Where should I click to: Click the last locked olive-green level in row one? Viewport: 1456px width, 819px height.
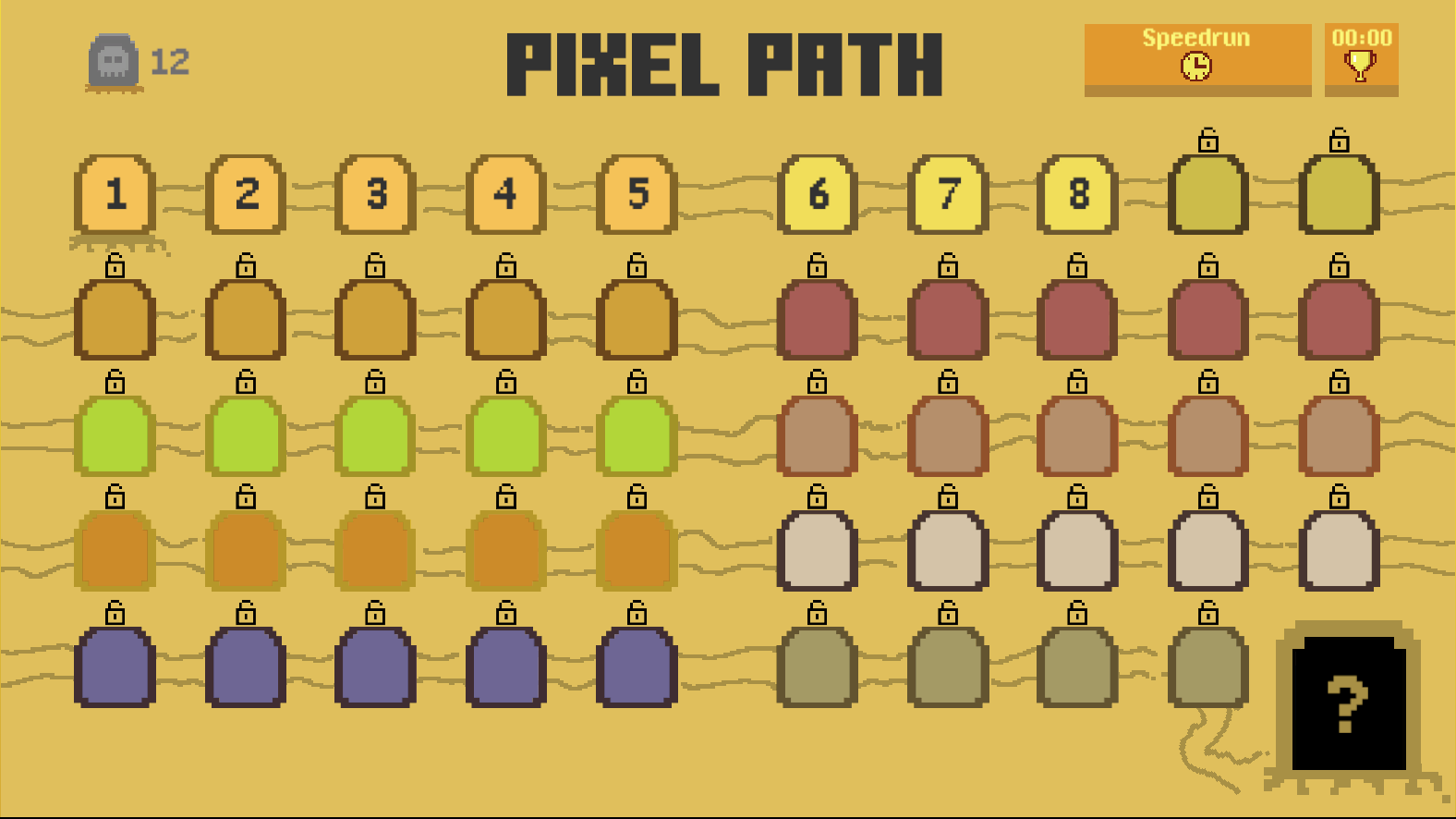[1338, 195]
